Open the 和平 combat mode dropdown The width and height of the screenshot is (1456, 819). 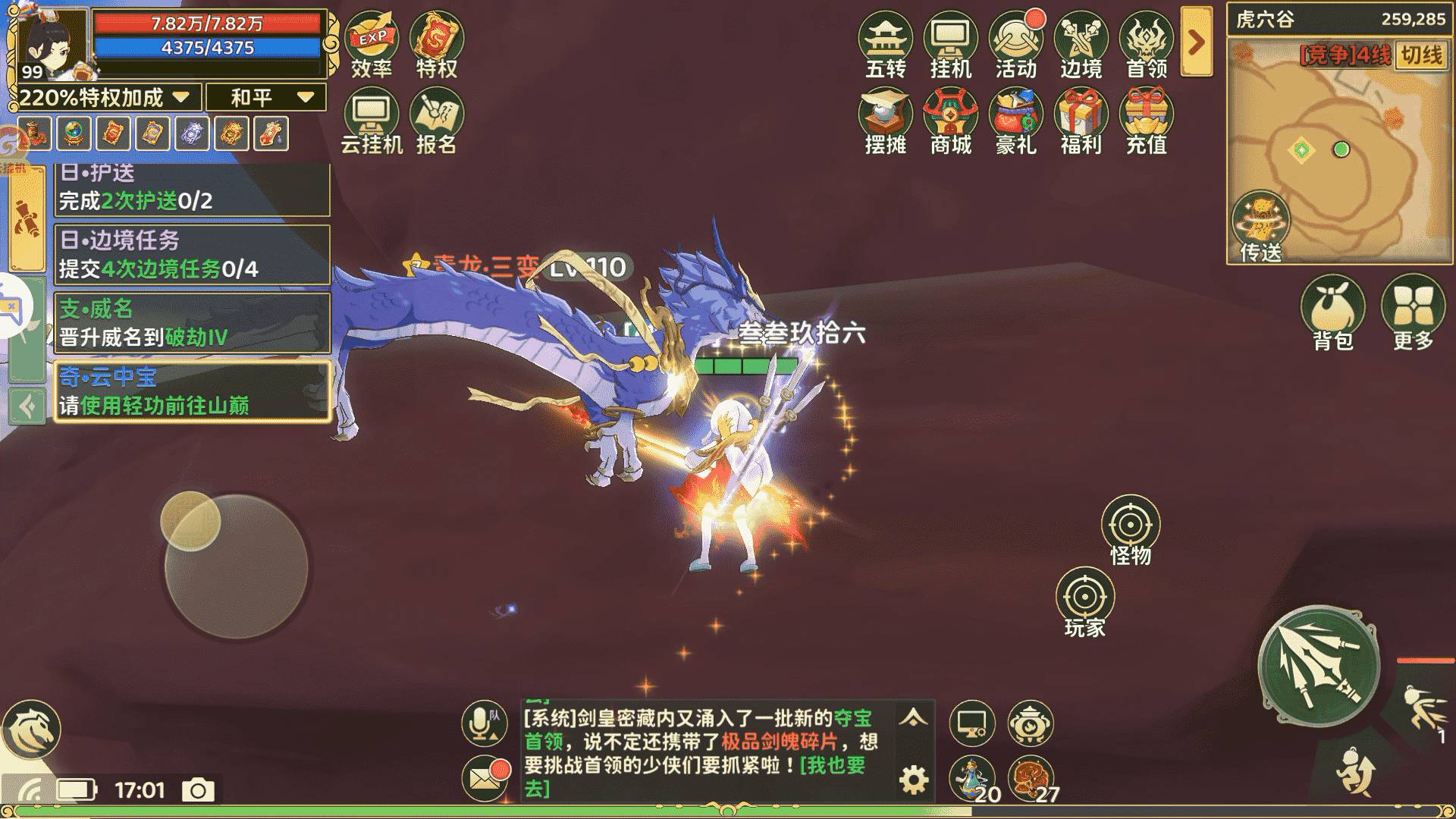click(267, 97)
